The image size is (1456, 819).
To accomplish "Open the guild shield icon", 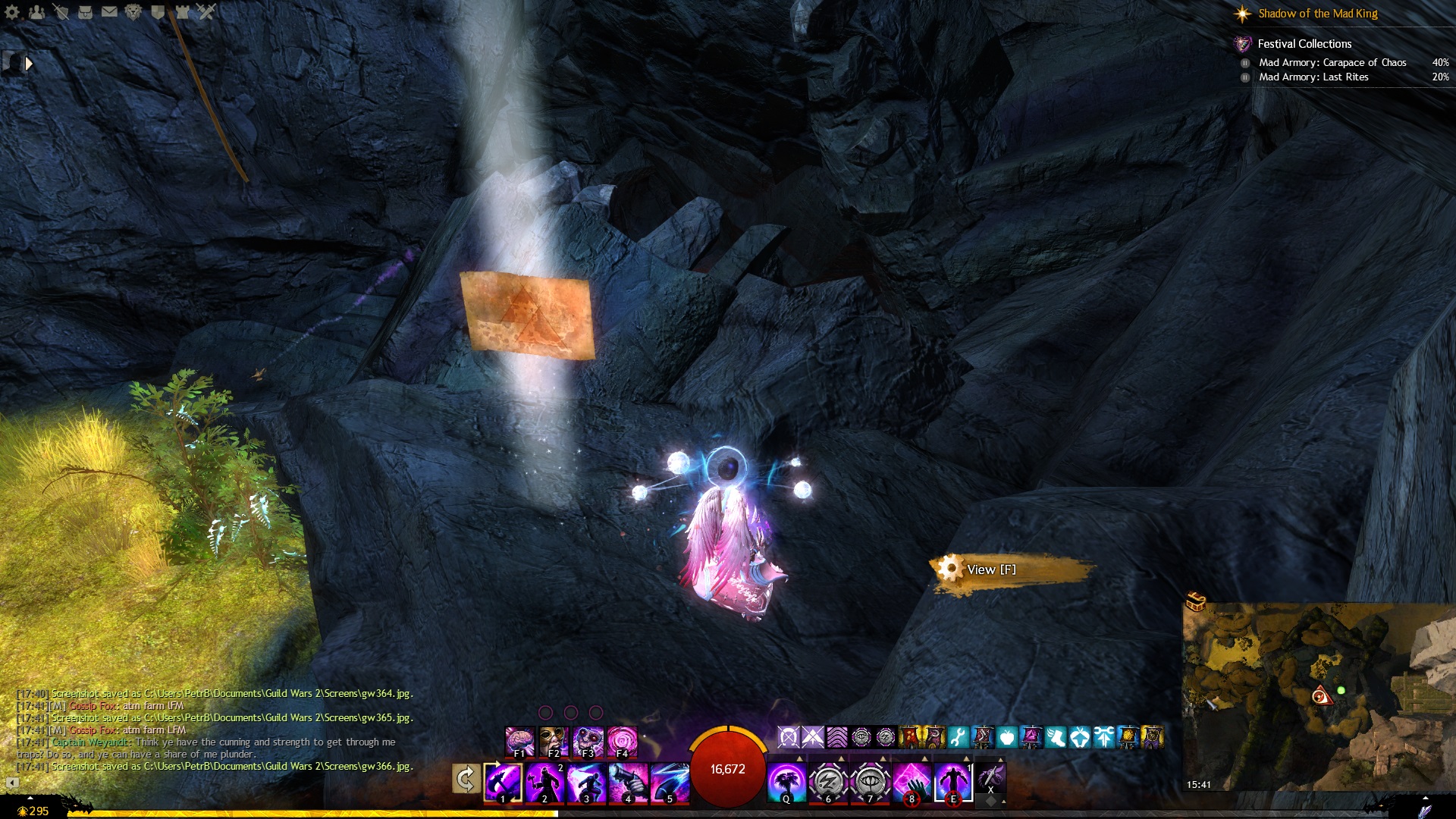I will coord(158,12).
